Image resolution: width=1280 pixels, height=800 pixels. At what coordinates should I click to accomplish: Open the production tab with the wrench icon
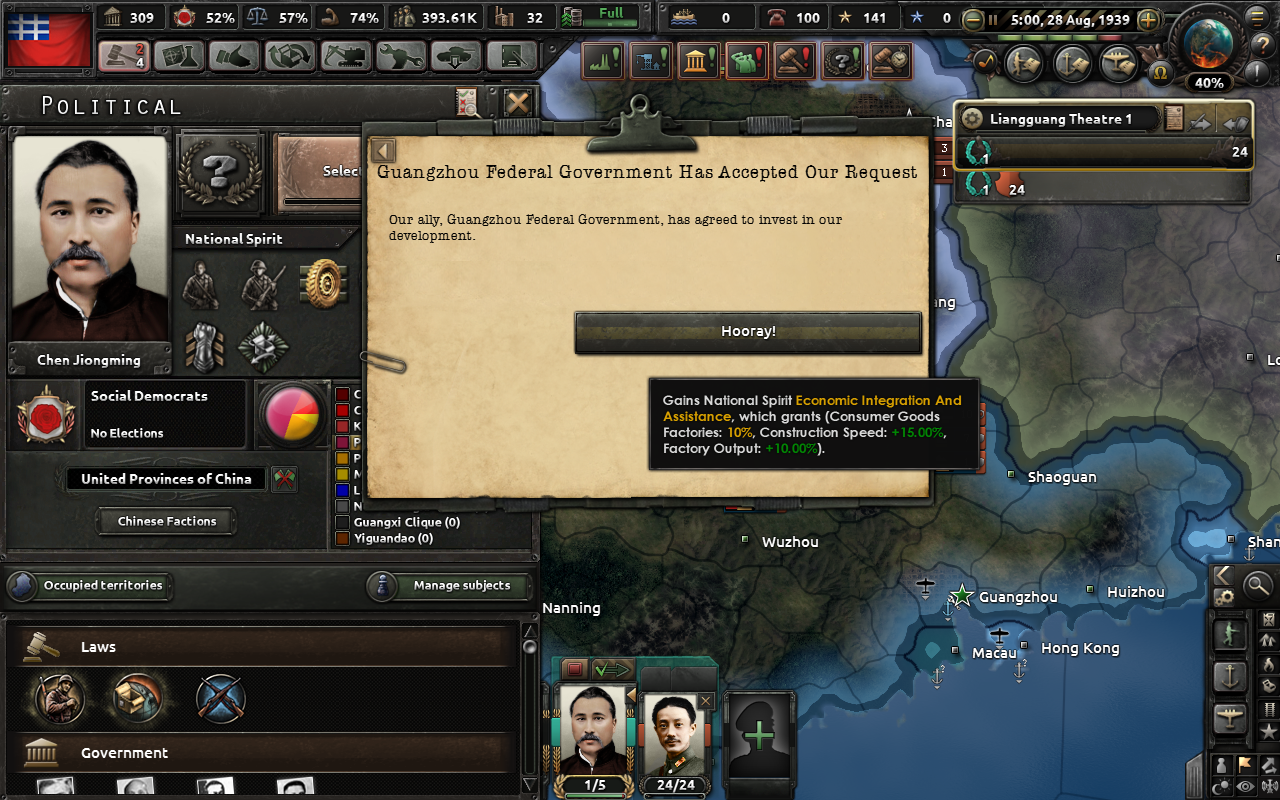coord(403,57)
